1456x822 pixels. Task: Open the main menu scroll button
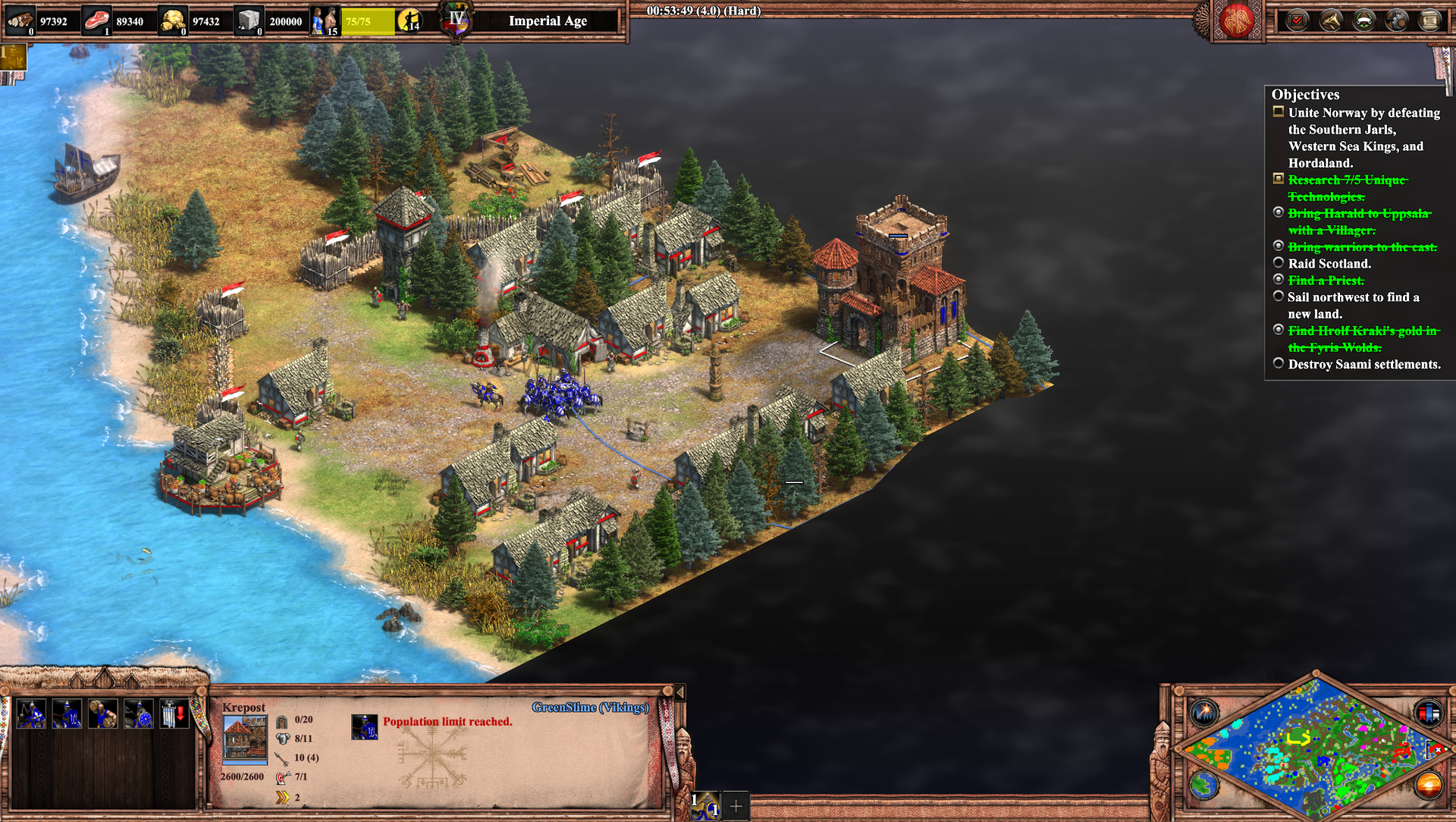(1430, 20)
